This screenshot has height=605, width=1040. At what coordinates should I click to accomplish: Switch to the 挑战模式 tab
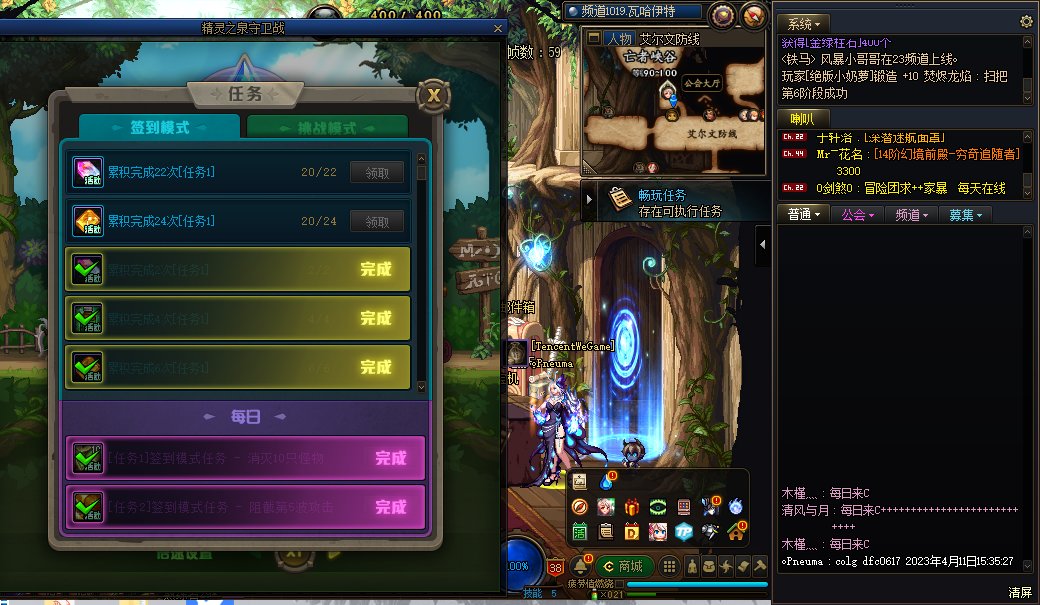328,128
